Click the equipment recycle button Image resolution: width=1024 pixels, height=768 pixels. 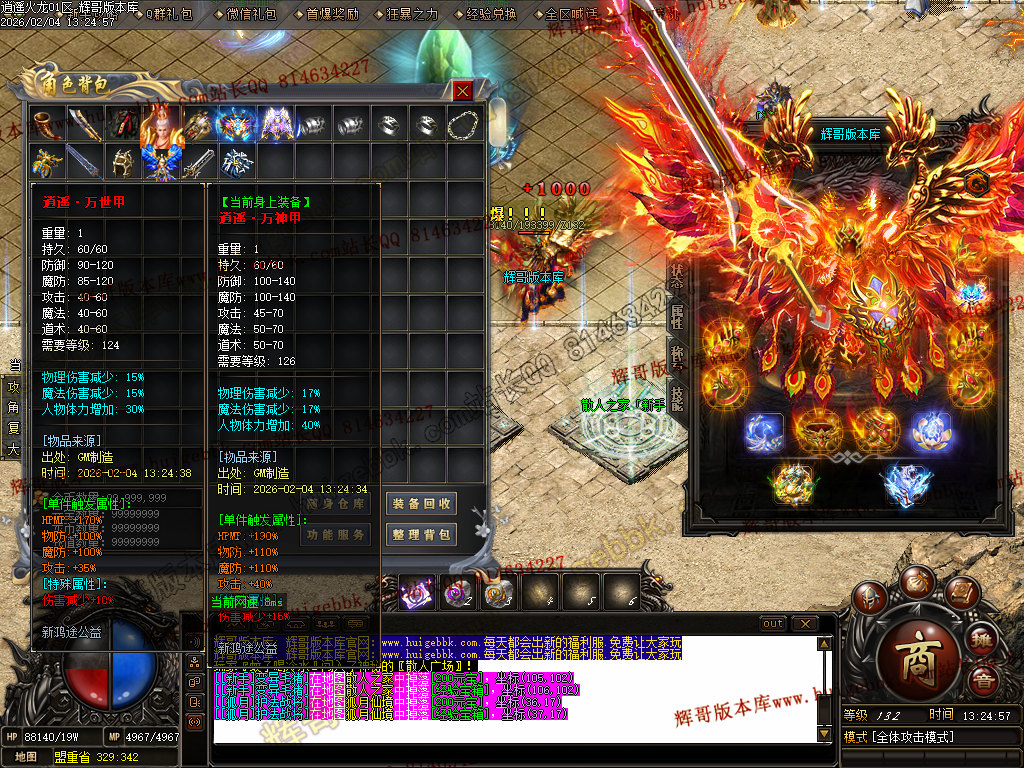coord(422,504)
